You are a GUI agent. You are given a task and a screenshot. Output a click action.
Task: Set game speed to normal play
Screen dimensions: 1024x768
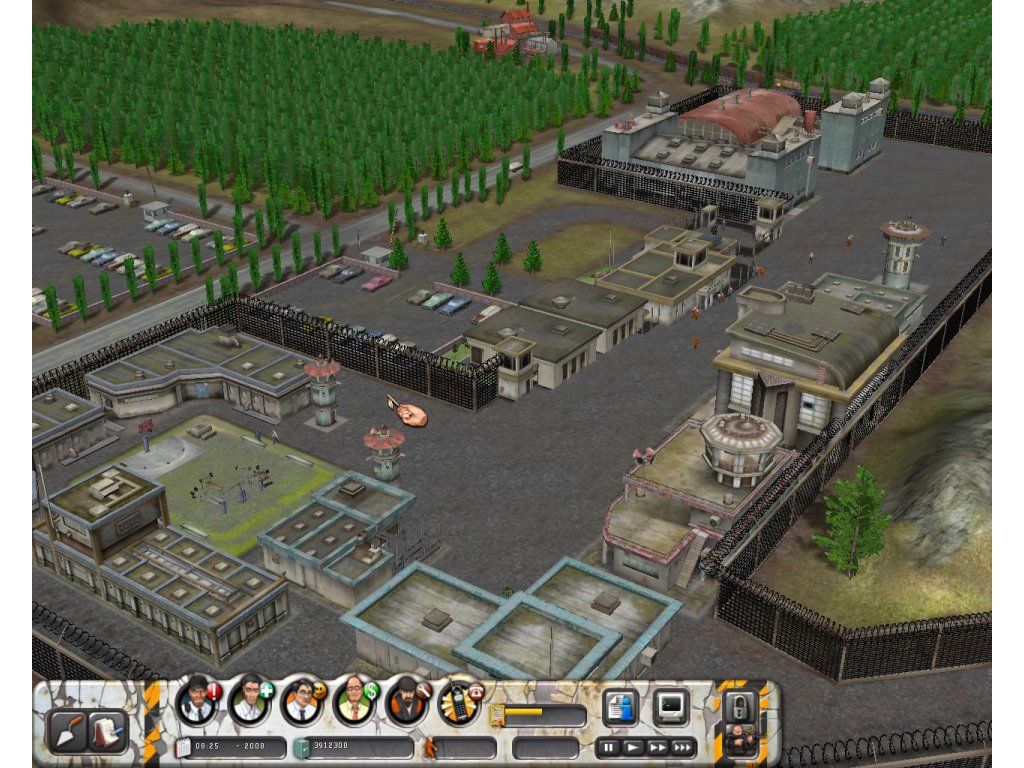633,747
